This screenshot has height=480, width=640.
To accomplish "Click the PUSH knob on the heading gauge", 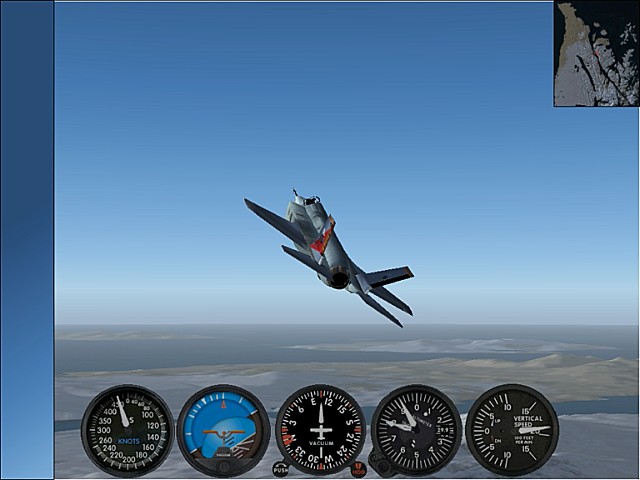I will (x=280, y=469).
